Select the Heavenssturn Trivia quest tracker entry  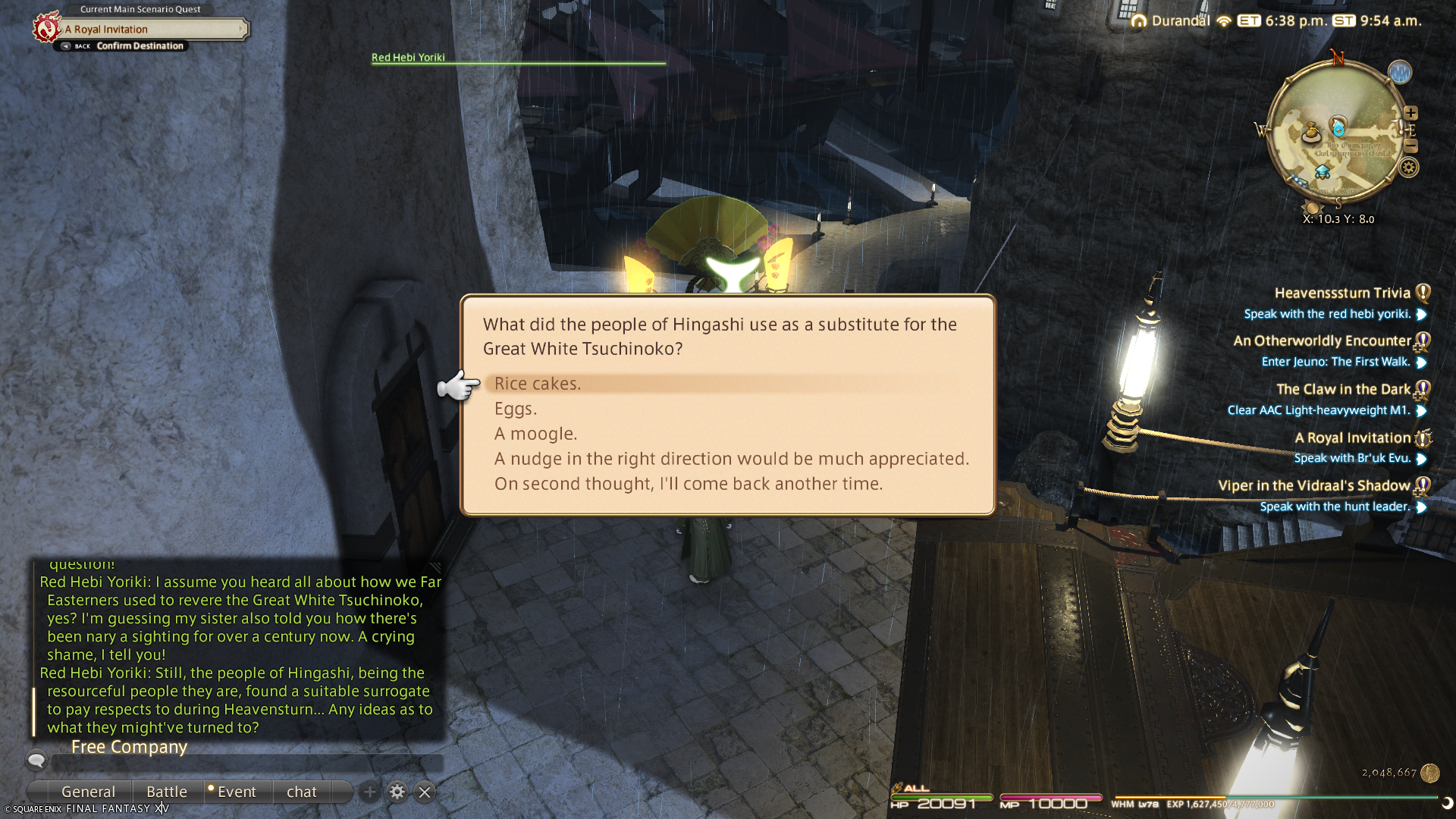pos(1341,293)
